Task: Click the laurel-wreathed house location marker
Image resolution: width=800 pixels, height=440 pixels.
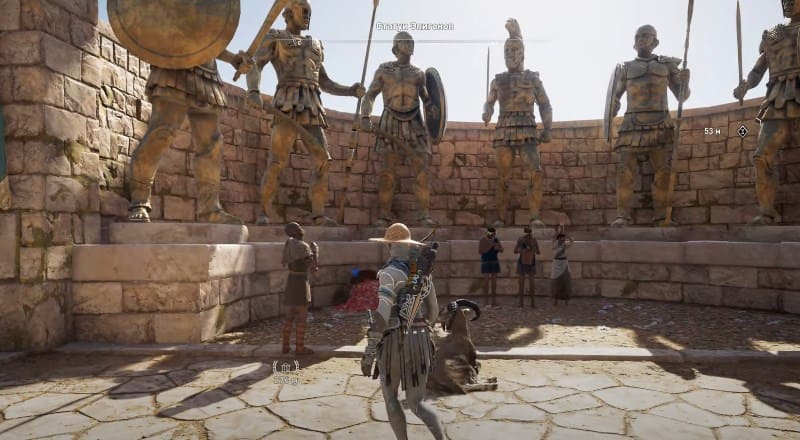Action: pos(287,368)
